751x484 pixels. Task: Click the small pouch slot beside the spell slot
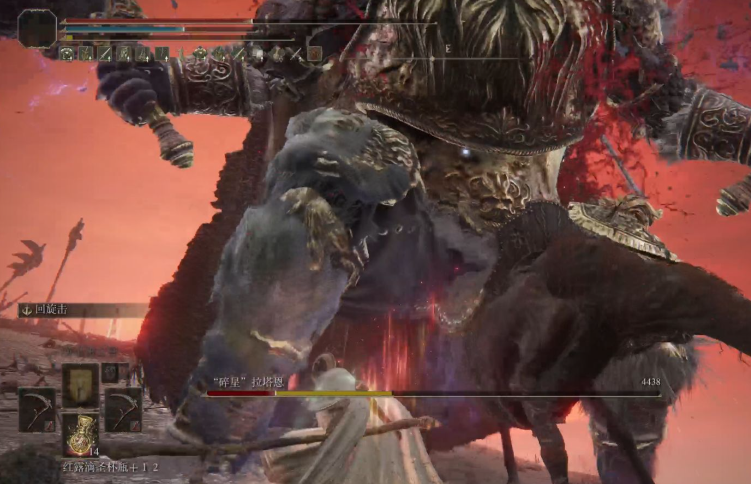(x=110, y=372)
